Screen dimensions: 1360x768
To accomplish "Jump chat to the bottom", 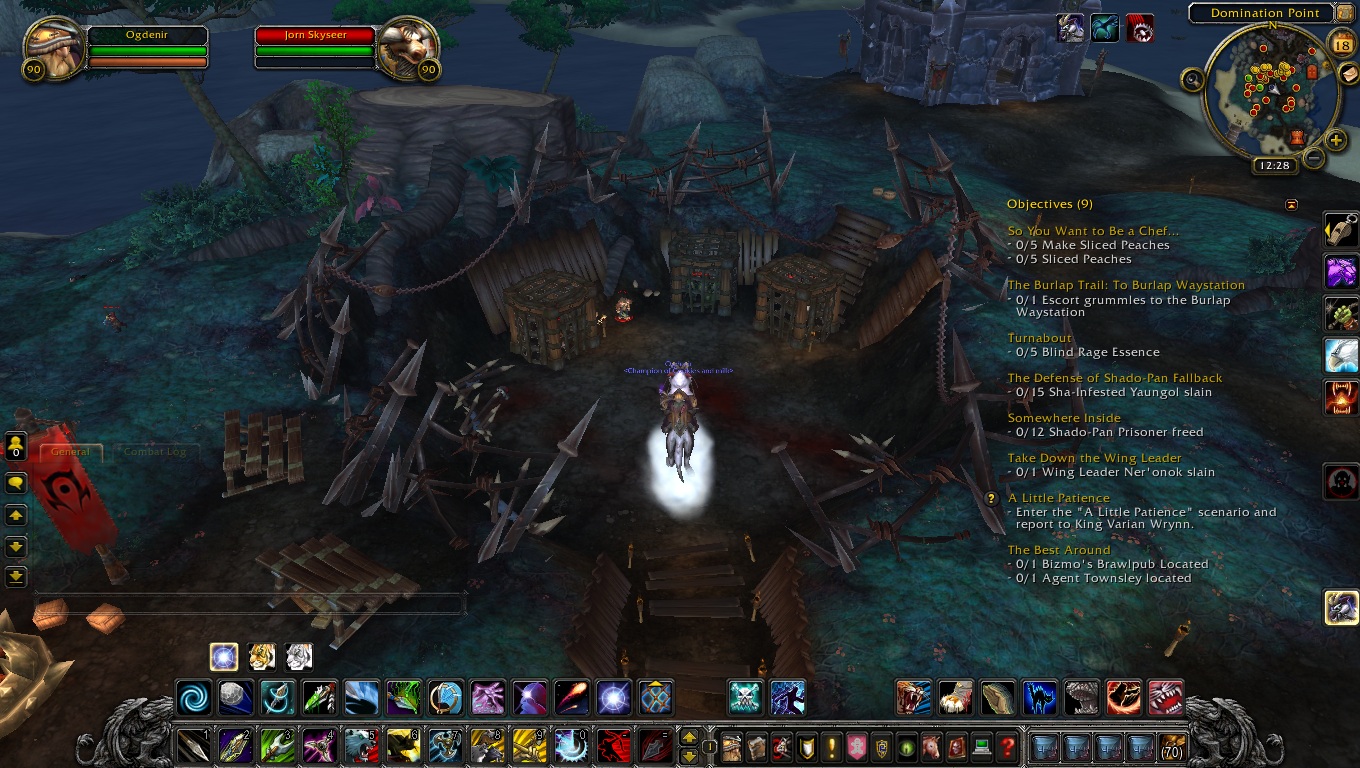I will (16, 577).
